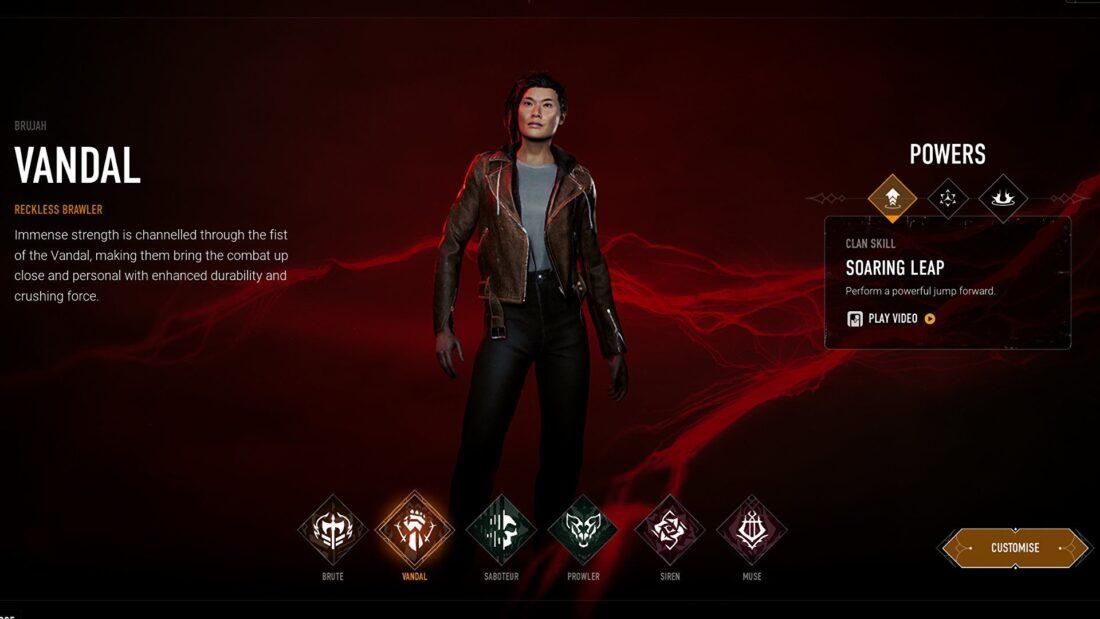Choose the Muse archetype icon
Image resolution: width=1100 pixels, height=619 pixels.
point(752,530)
